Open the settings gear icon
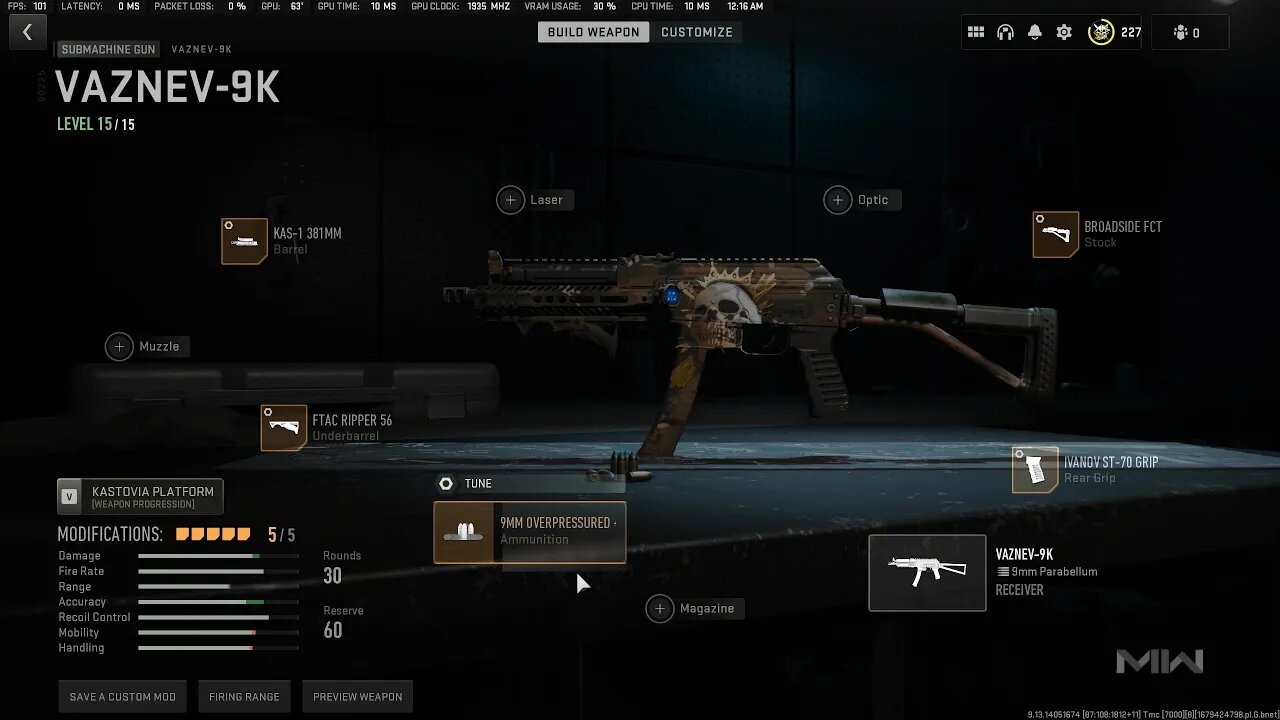The image size is (1280, 720). 1064,32
